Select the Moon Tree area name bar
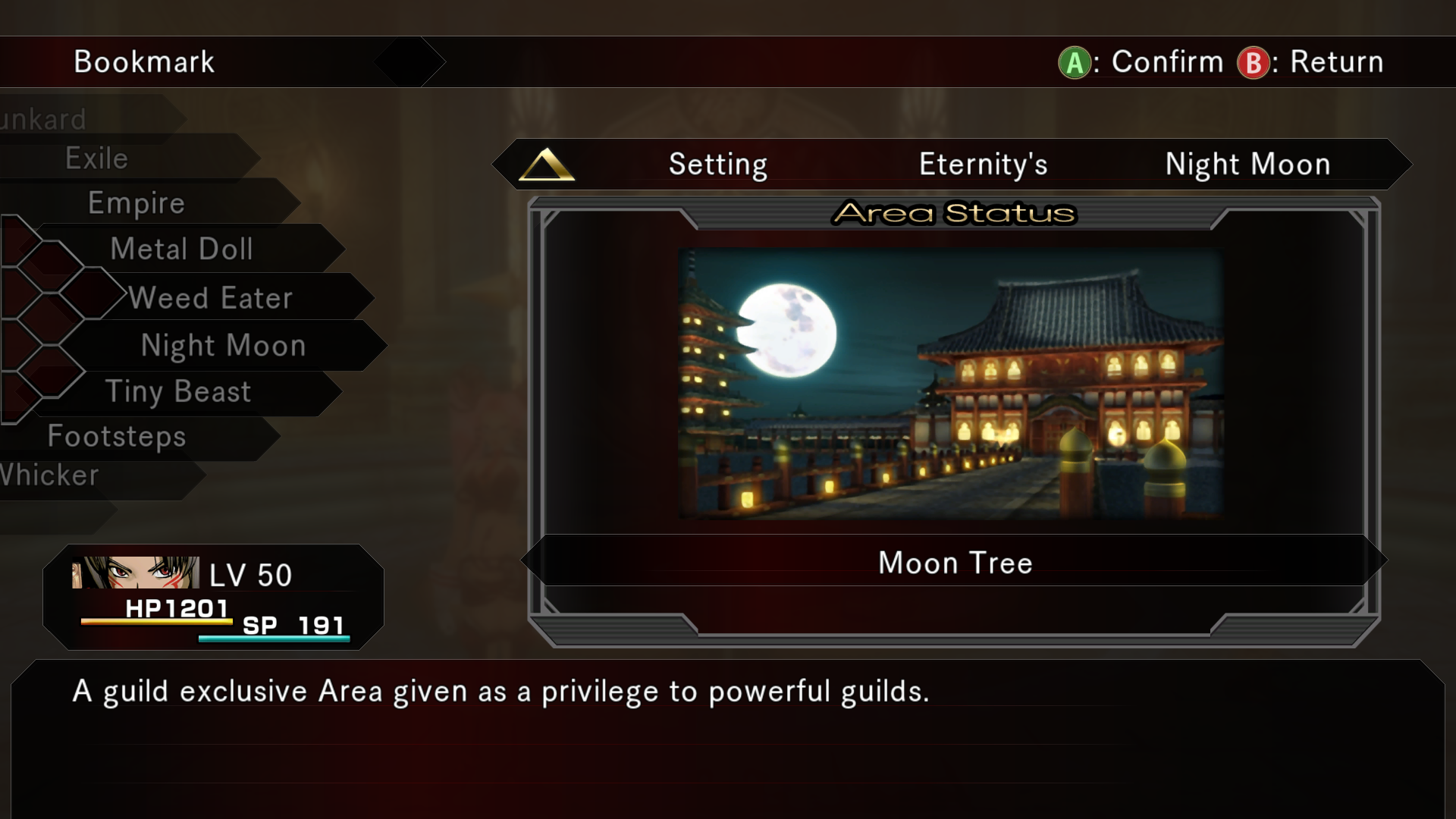 pos(955,563)
